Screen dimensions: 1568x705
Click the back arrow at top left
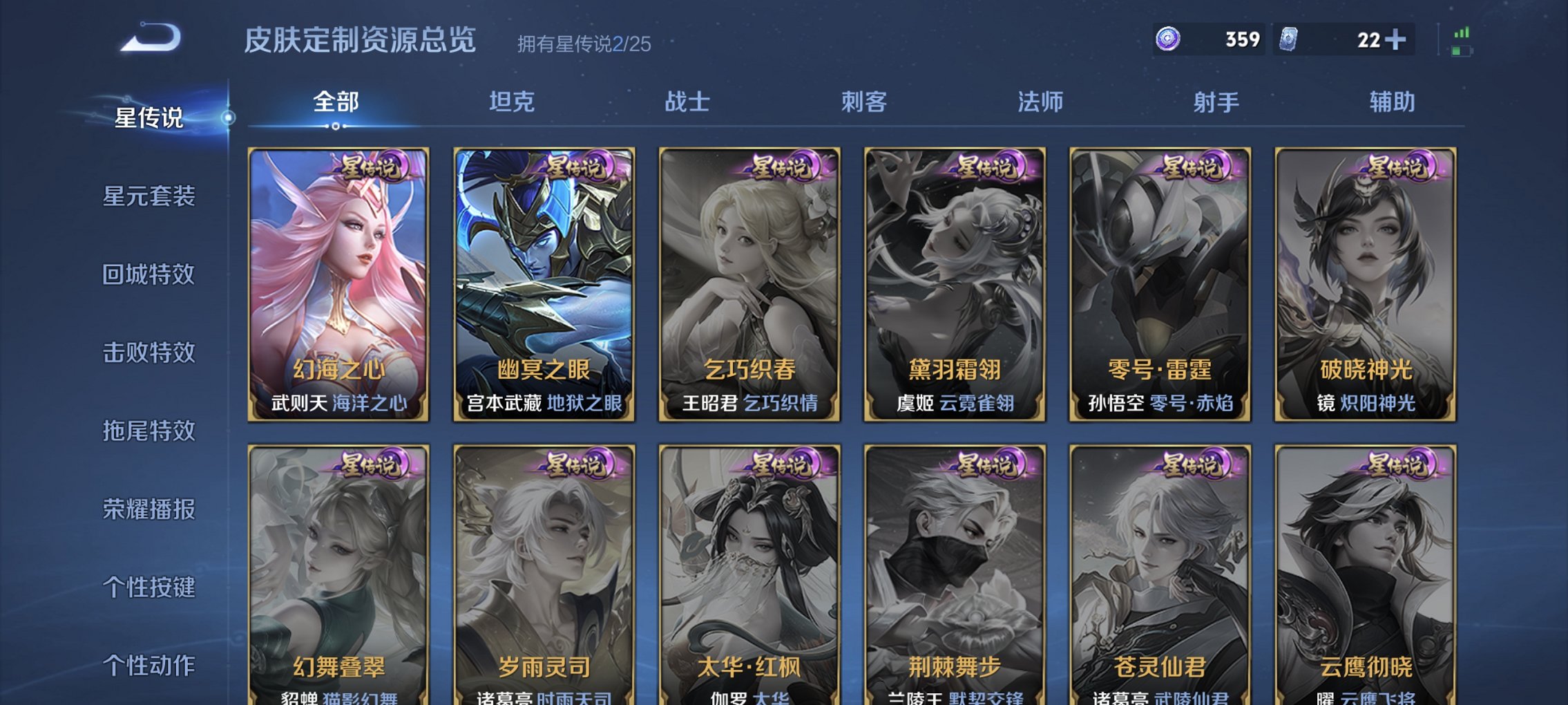click(x=149, y=38)
